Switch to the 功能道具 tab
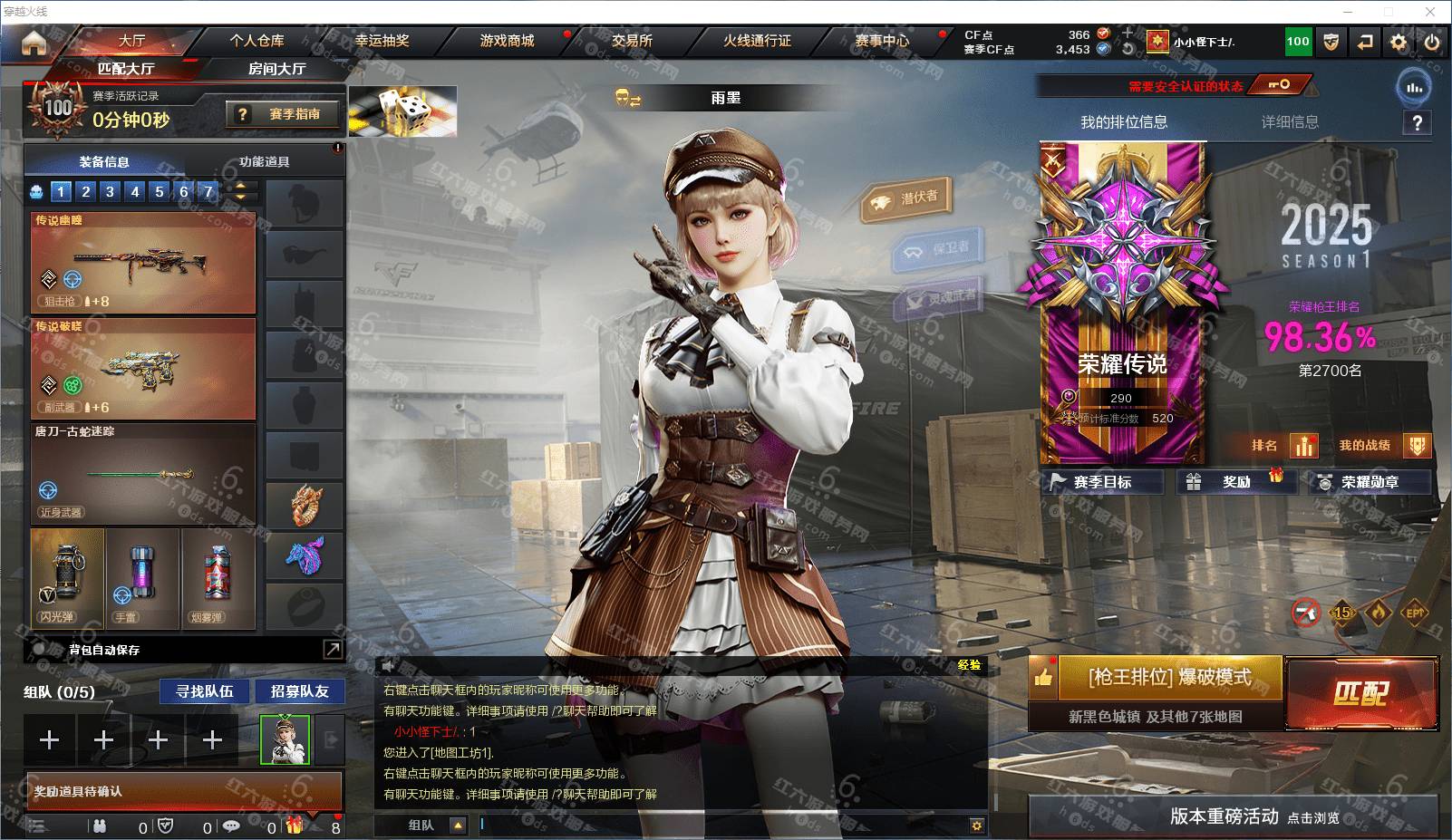 [x=264, y=161]
